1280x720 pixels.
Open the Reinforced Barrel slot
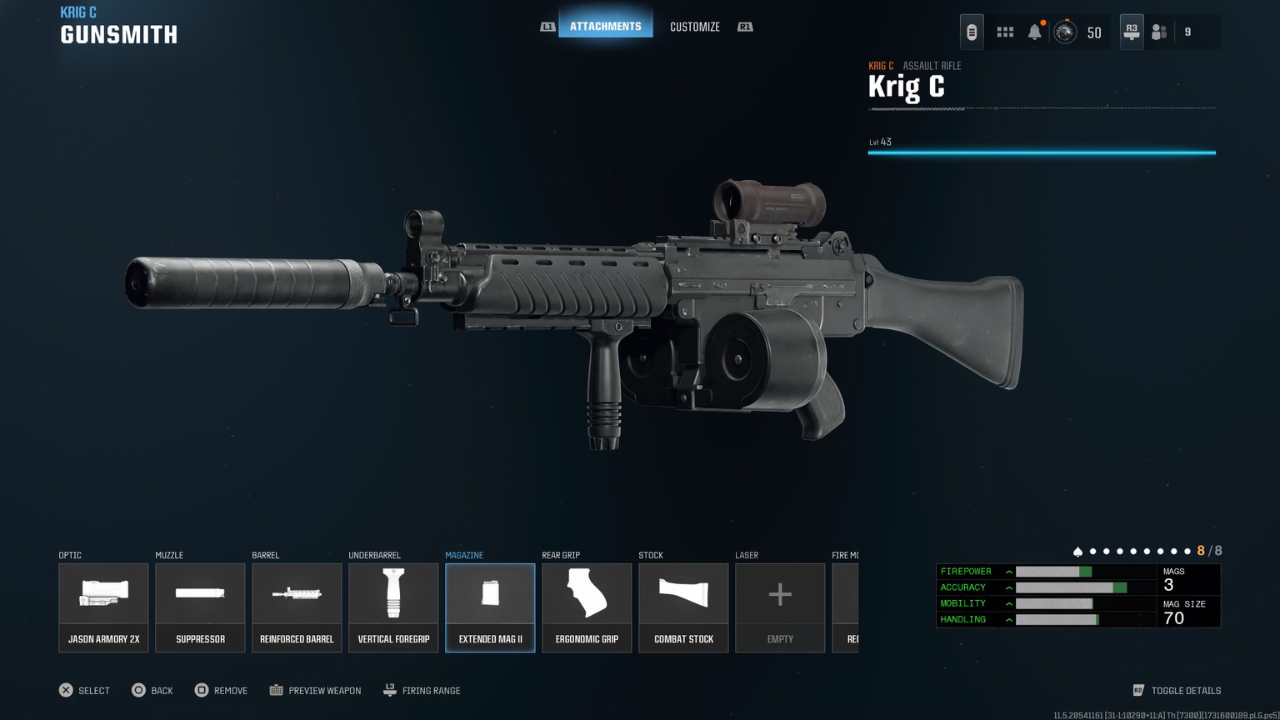[x=297, y=607]
